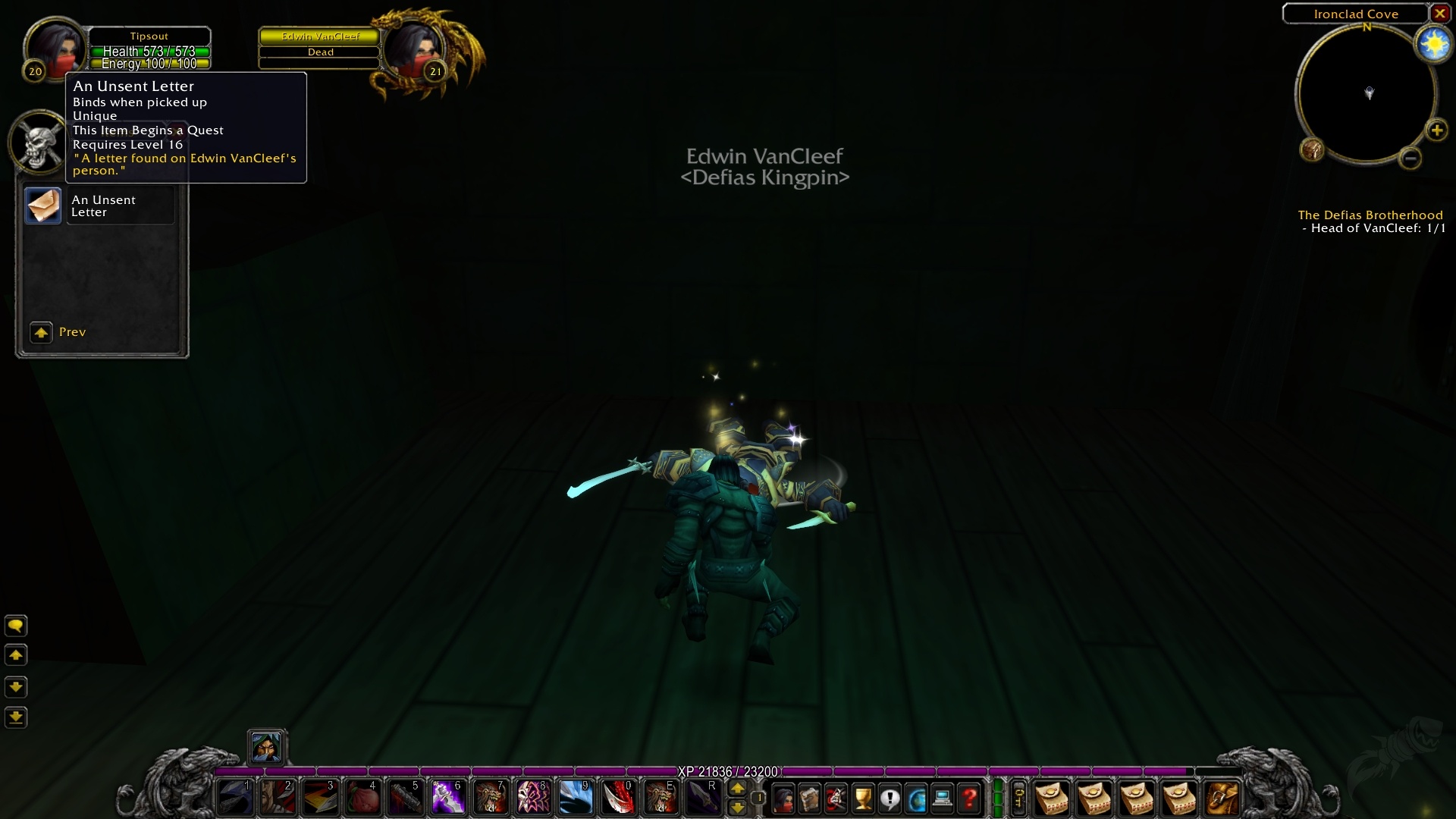Cast Eviscerate from action bar slot 0

click(618, 799)
